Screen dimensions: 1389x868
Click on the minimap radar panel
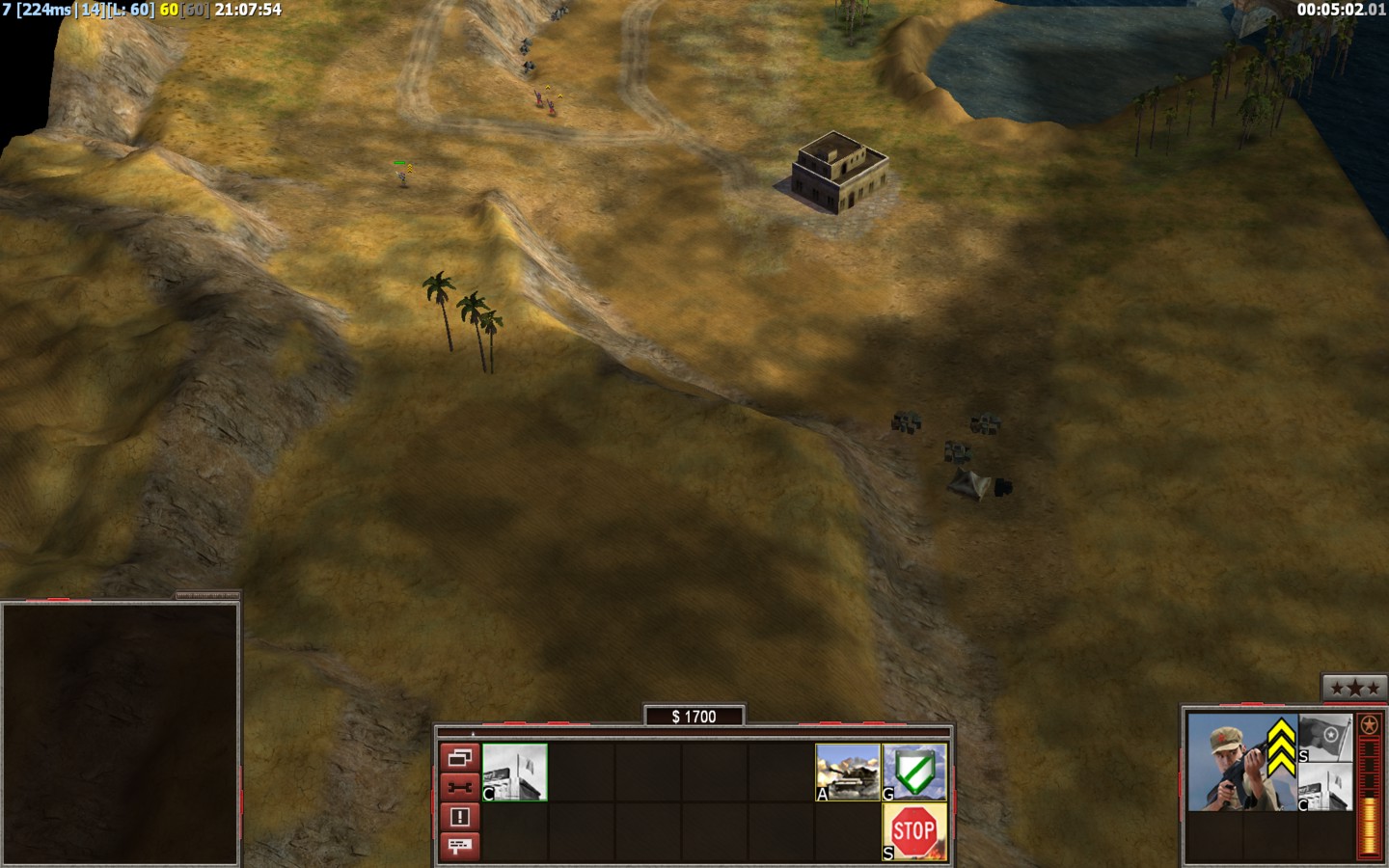(120, 733)
